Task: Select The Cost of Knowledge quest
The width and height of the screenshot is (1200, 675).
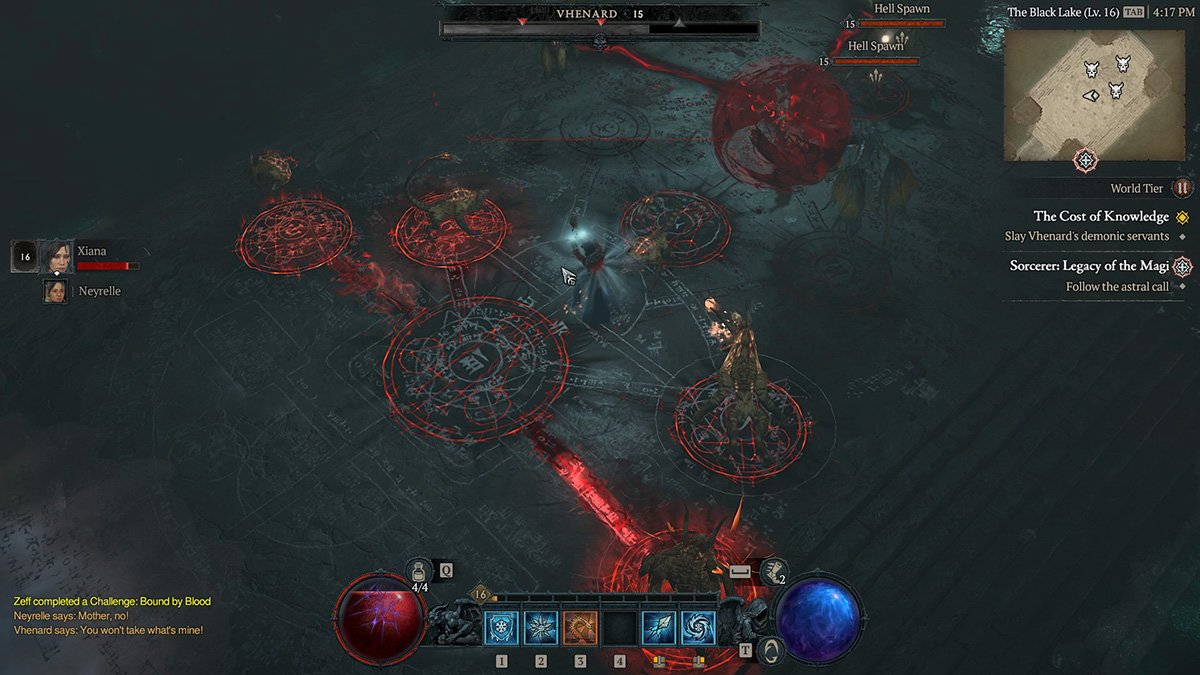Action: tap(1101, 217)
